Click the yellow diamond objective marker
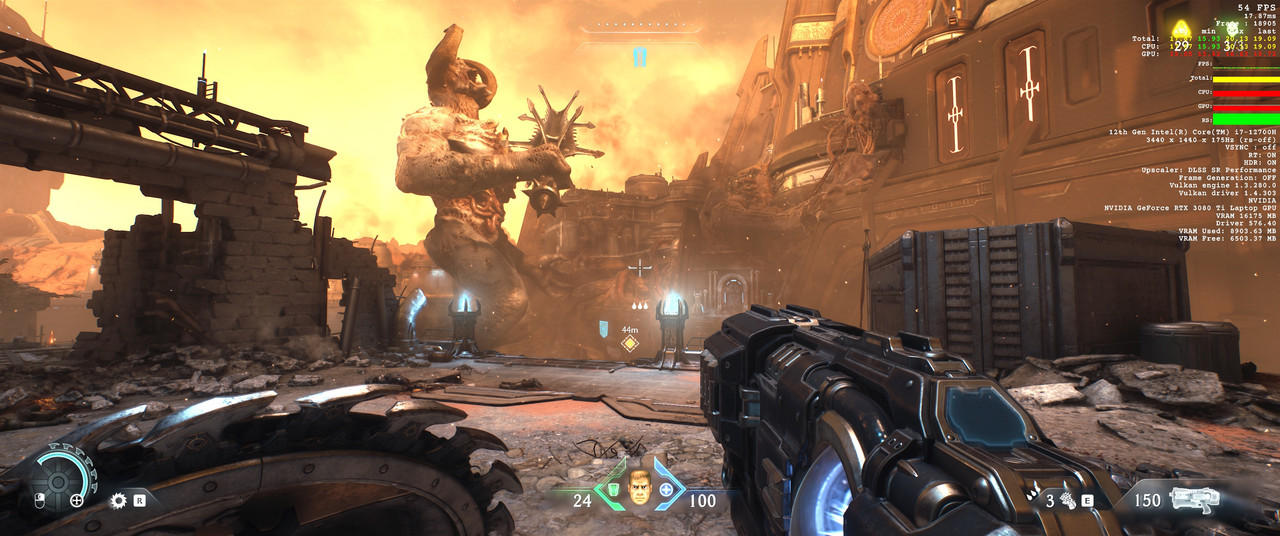Screen dimensions: 1280x536 click(x=630, y=344)
